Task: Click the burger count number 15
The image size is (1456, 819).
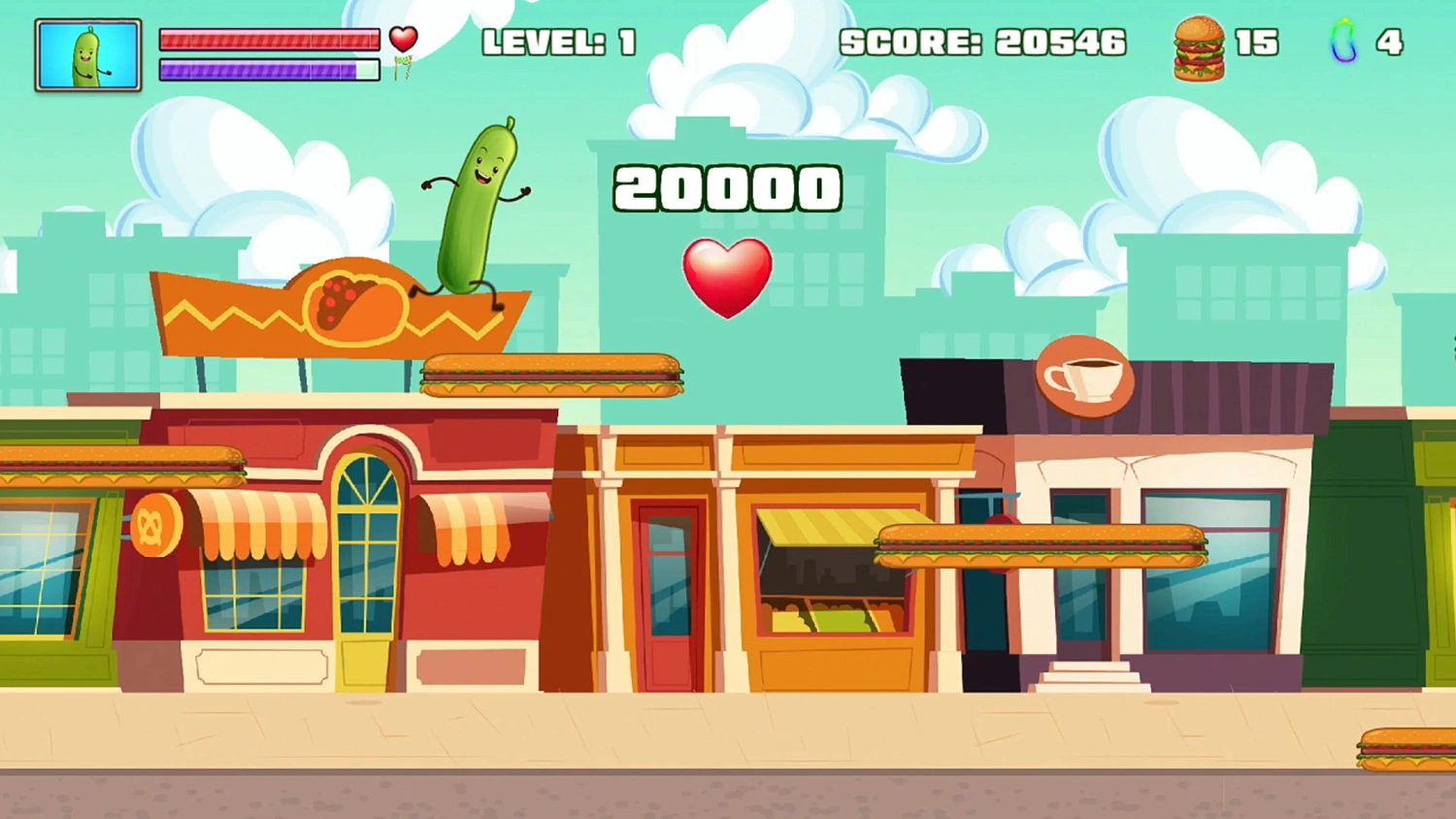Action: pos(1256,43)
